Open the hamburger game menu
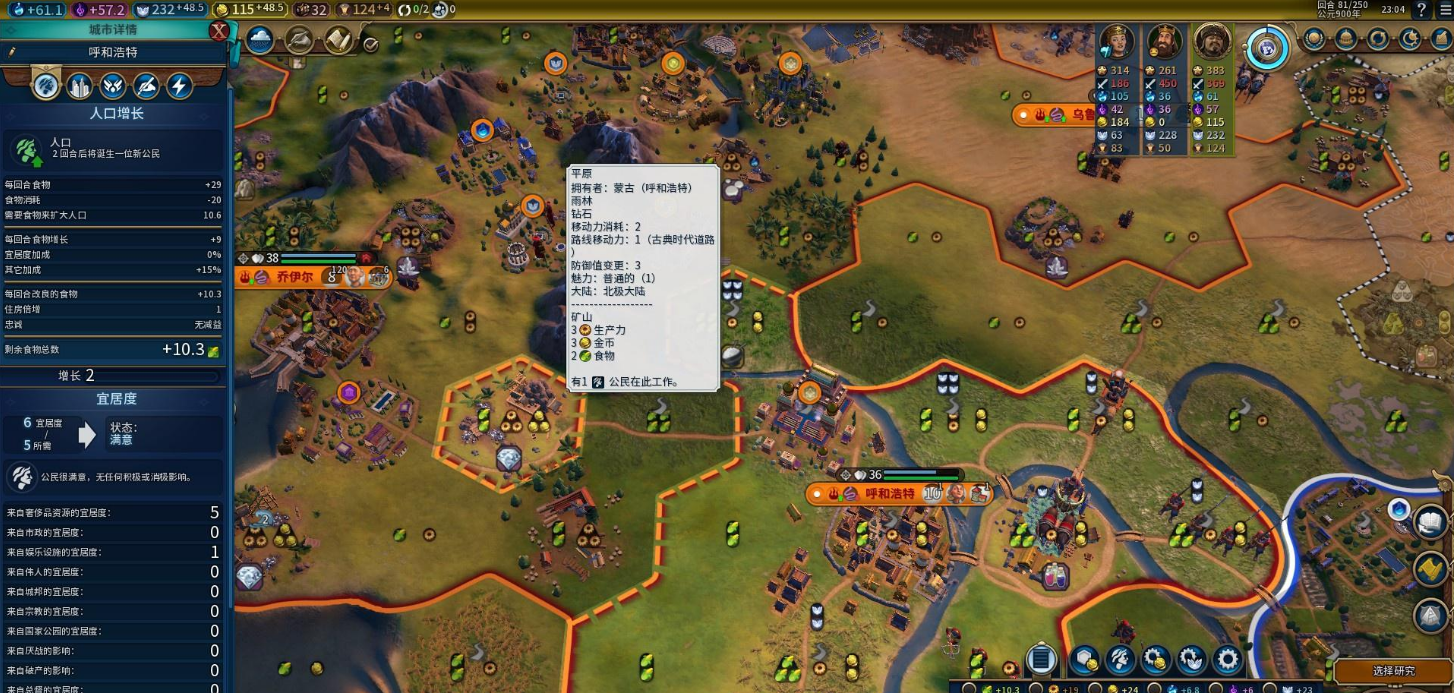The height and width of the screenshot is (693, 1454). pyautogui.click(x=1443, y=10)
